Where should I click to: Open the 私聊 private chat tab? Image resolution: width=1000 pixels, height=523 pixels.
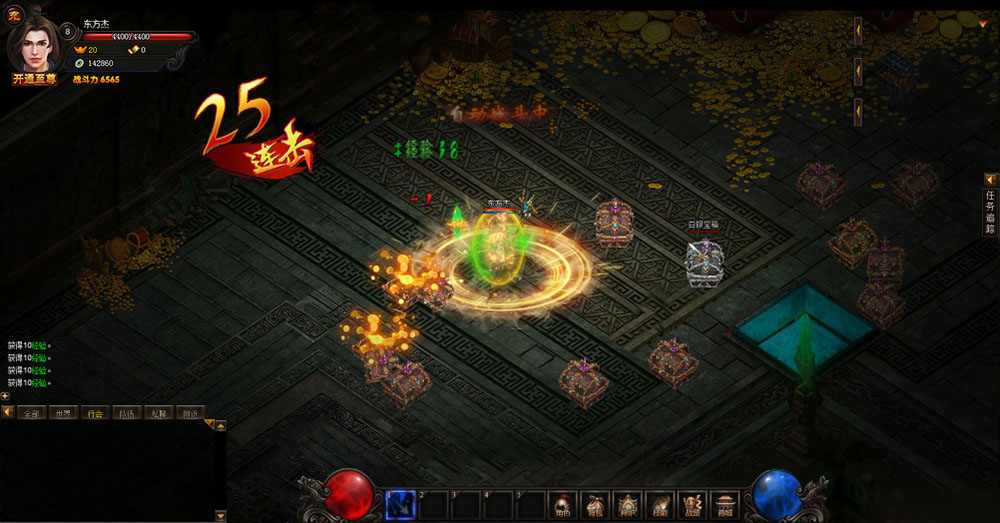coord(158,412)
